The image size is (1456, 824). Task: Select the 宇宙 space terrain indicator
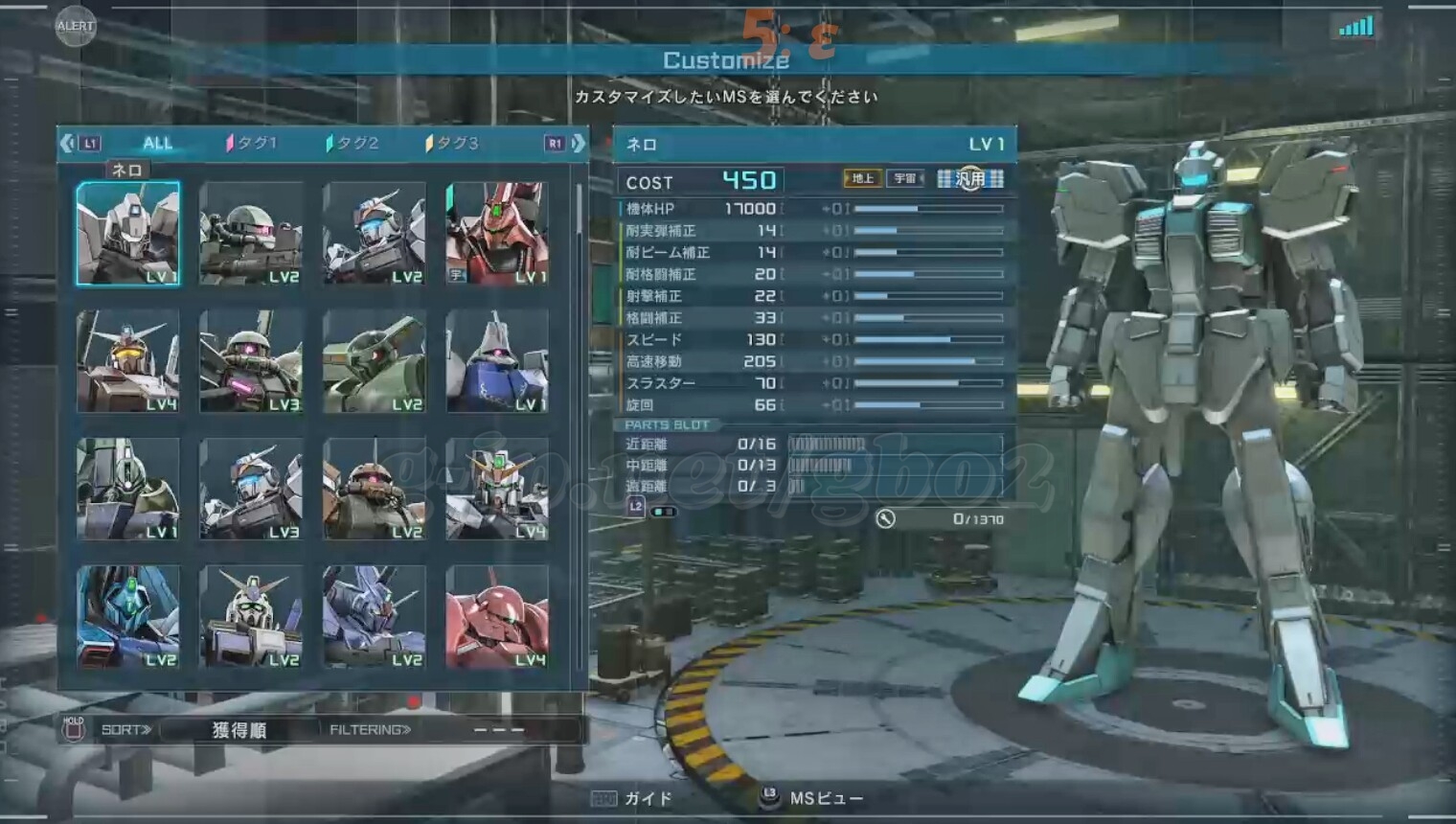coord(904,178)
